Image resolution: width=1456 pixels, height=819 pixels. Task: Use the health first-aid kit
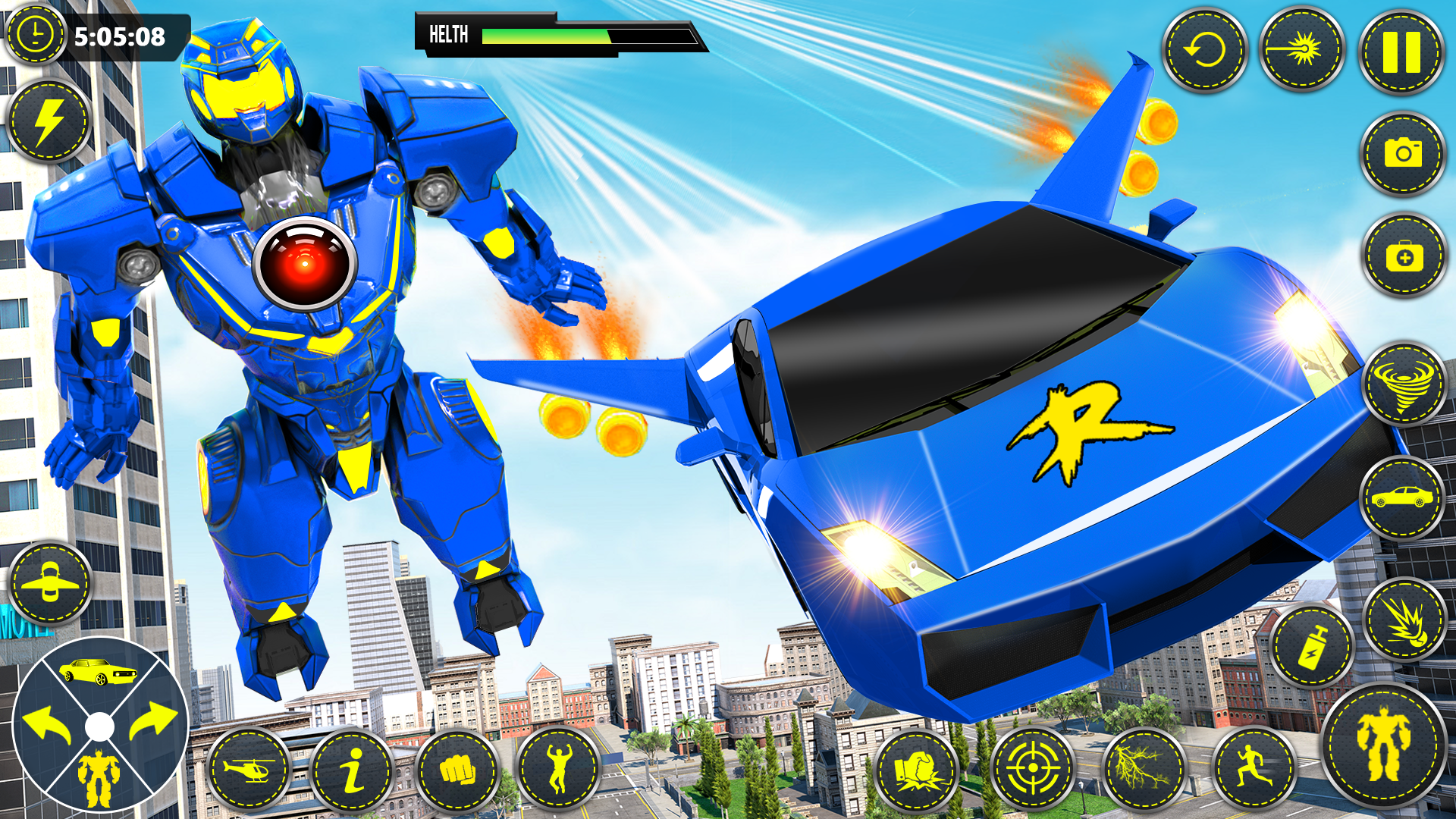pos(1404,256)
